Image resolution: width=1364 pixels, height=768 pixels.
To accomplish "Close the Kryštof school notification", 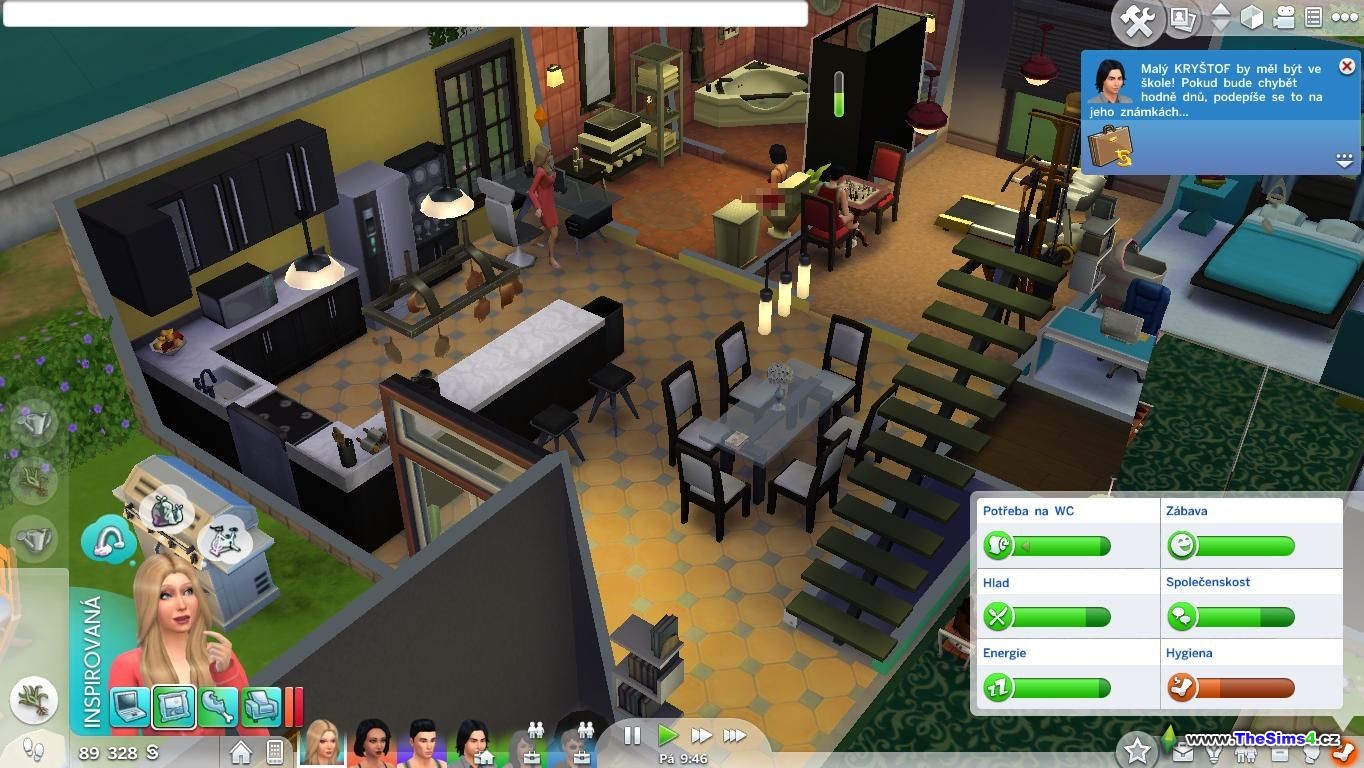I will click(x=1346, y=66).
